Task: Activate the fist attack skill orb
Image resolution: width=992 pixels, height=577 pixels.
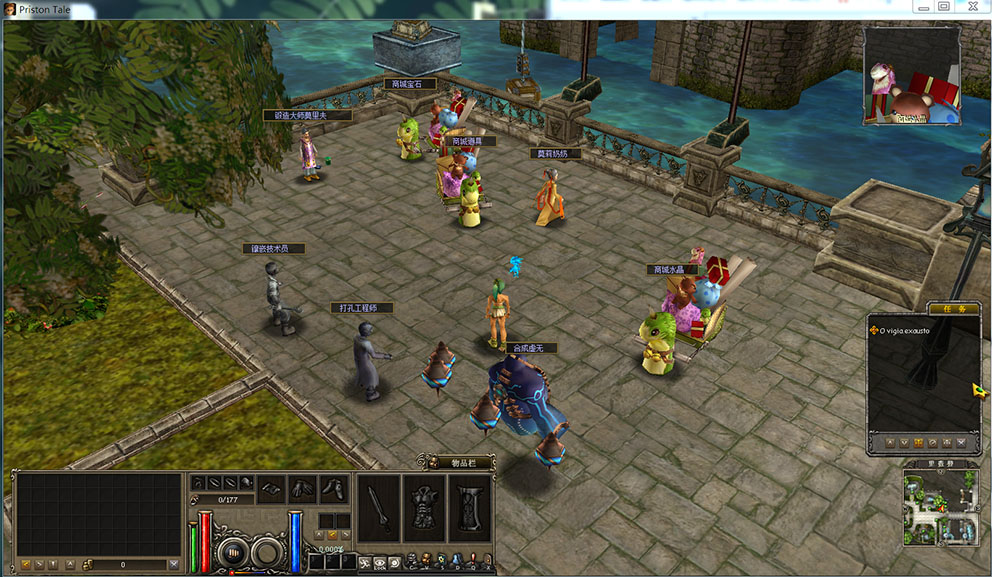Action: [x=232, y=551]
